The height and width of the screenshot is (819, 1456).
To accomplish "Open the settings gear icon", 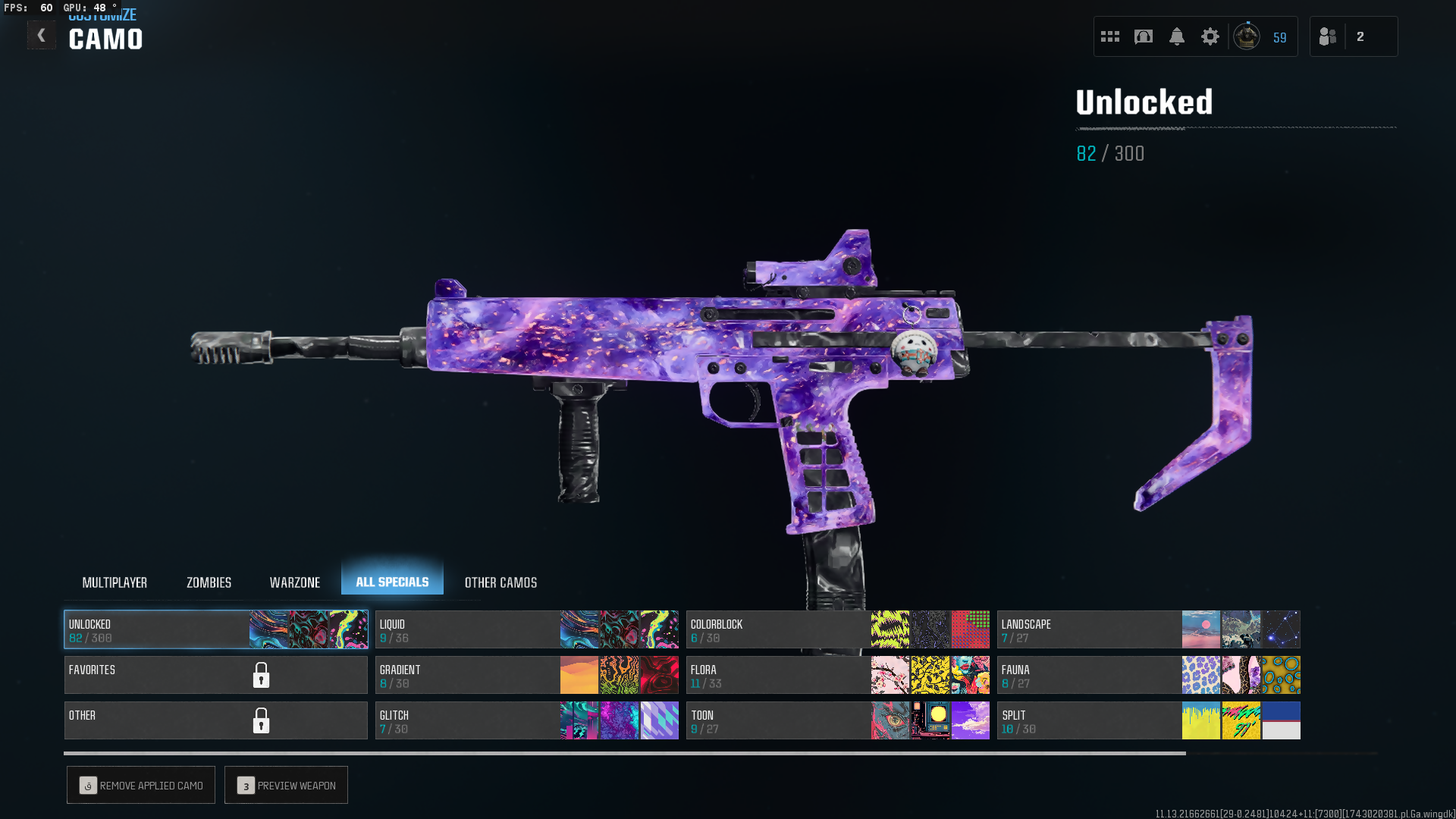I will tap(1210, 36).
